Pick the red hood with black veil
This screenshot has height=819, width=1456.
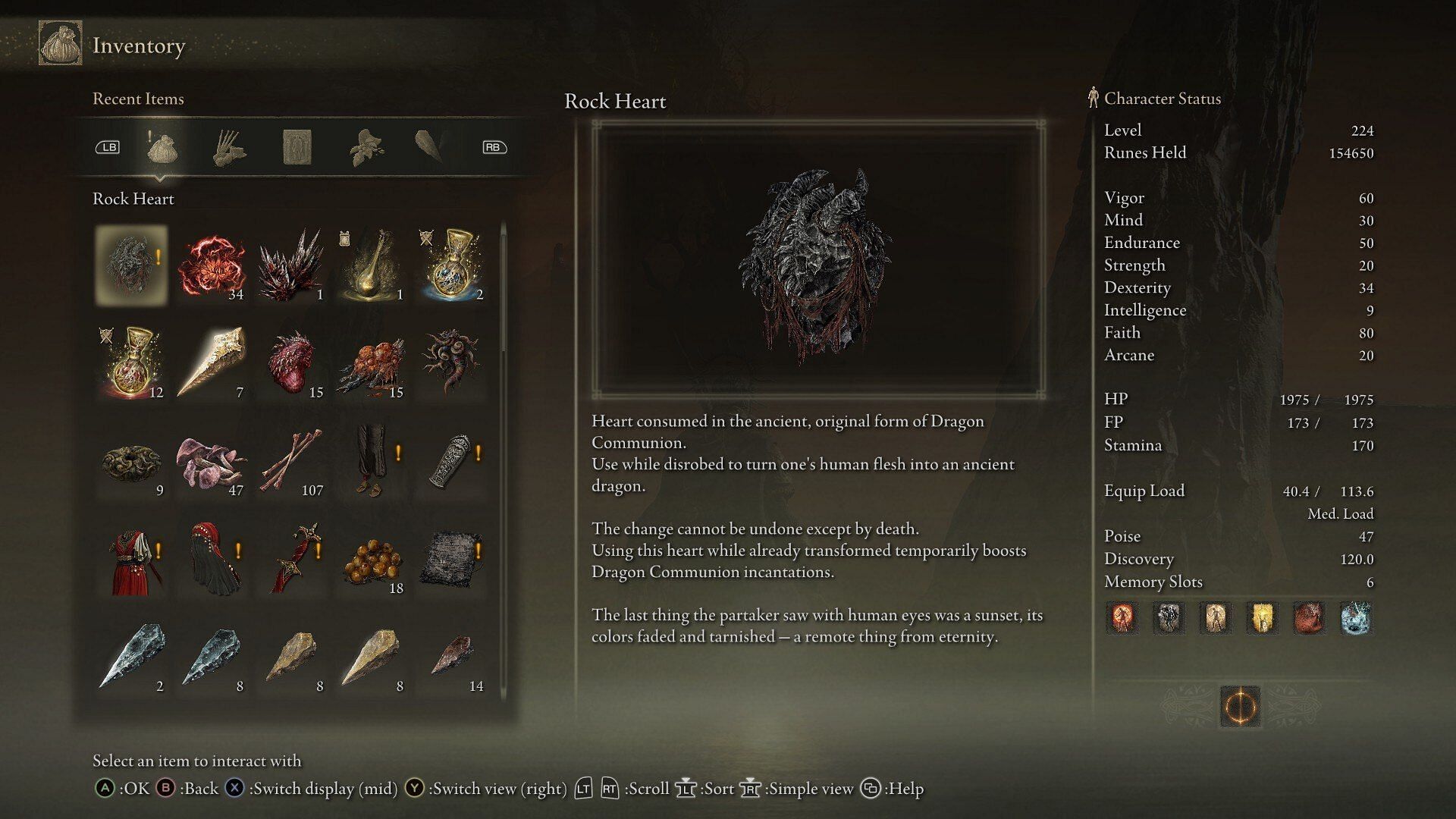tap(212, 559)
